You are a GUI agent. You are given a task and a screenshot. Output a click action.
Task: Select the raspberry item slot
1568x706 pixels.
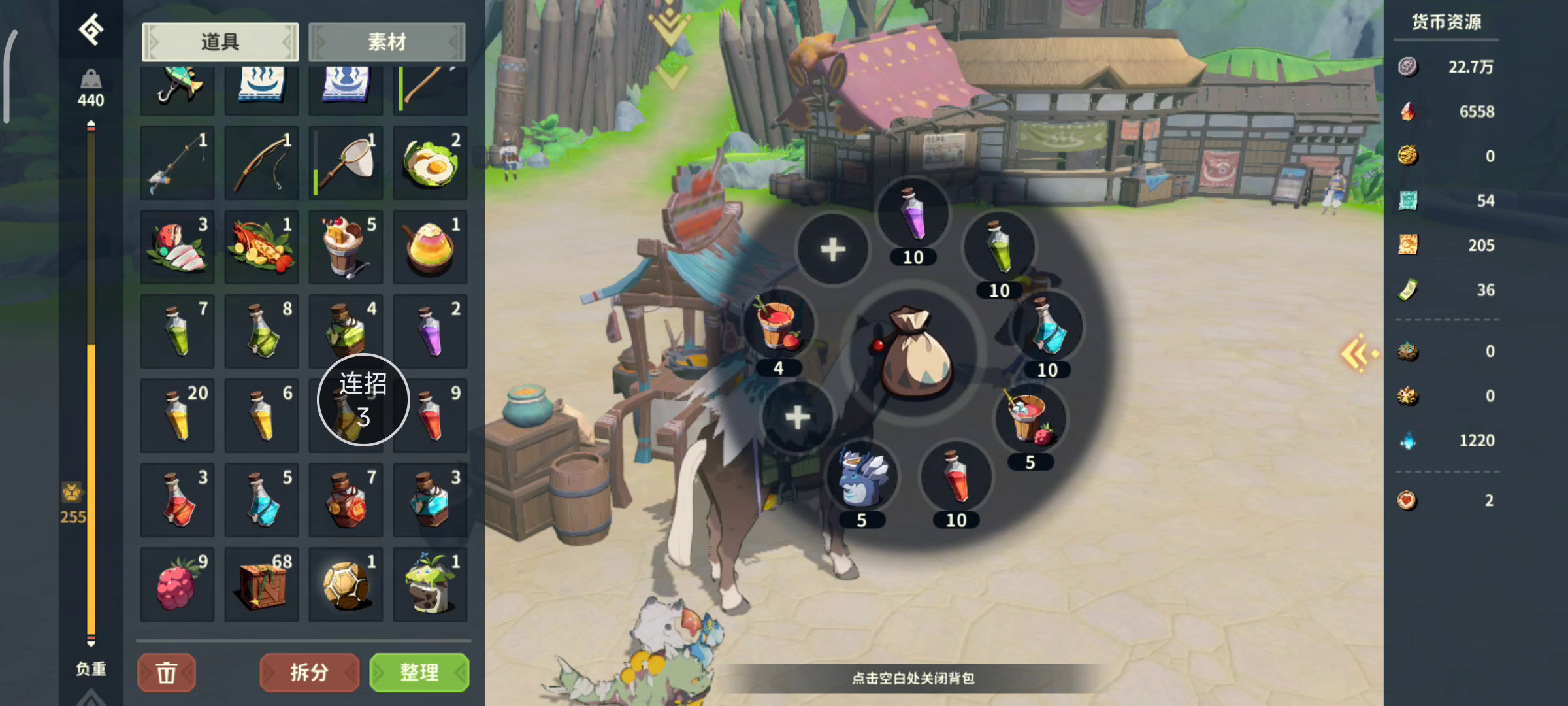pos(177,584)
